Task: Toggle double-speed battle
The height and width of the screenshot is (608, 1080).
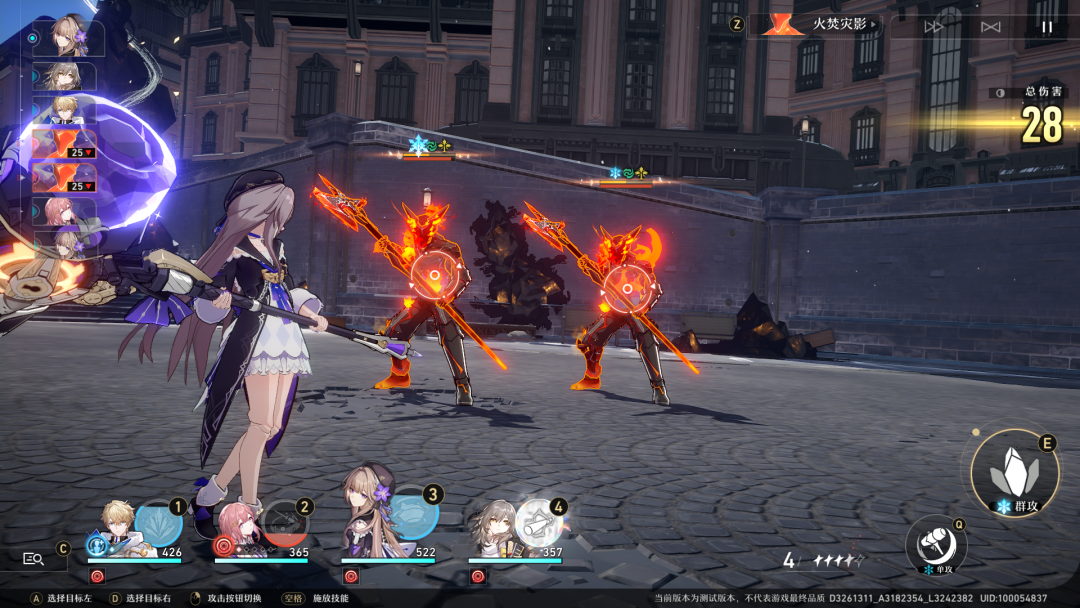Action: [x=934, y=27]
